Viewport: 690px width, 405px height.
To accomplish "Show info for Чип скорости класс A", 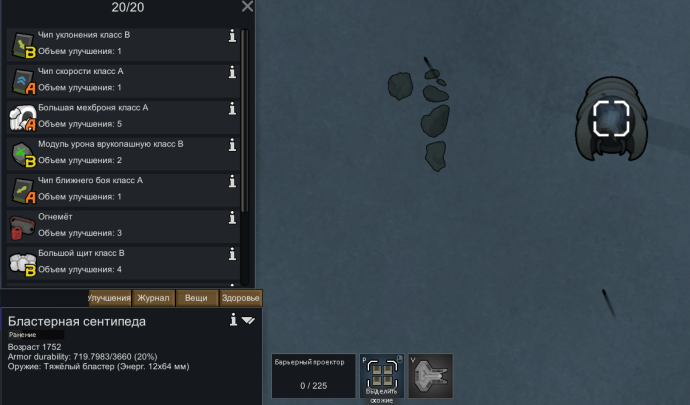I will coord(232,72).
